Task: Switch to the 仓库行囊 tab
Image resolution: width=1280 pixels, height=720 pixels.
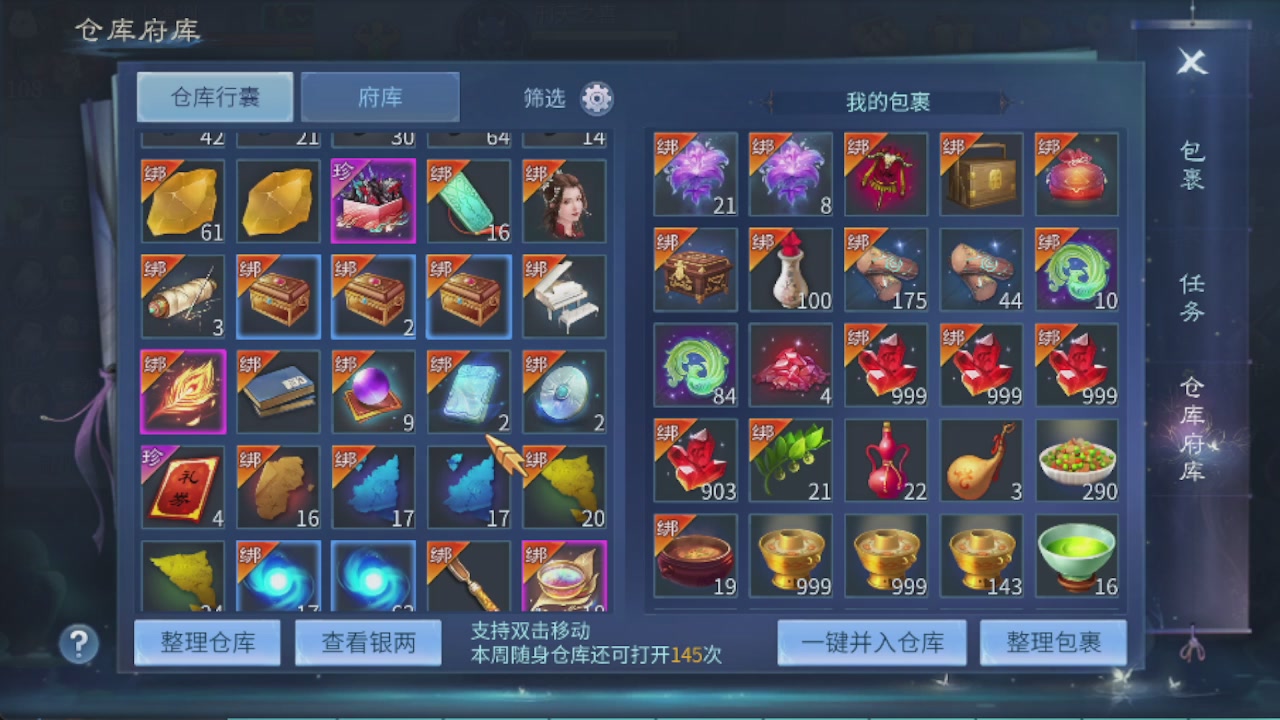Action: [x=214, y=97]
